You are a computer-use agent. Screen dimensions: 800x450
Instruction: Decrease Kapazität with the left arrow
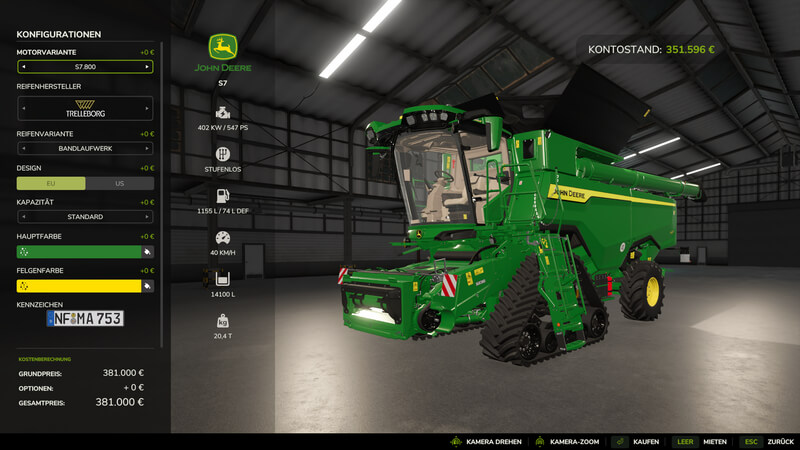(x=23, y=217)
